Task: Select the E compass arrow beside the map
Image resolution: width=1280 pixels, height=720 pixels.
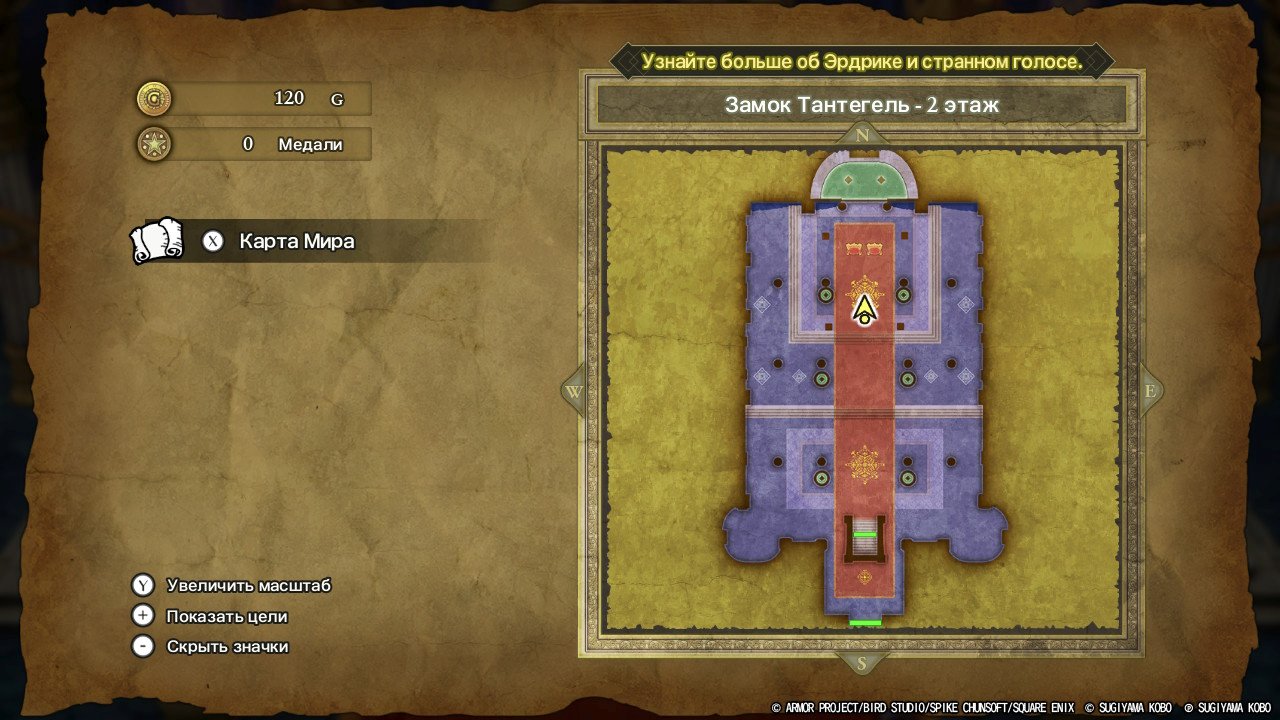Action: pos(1150,392)
